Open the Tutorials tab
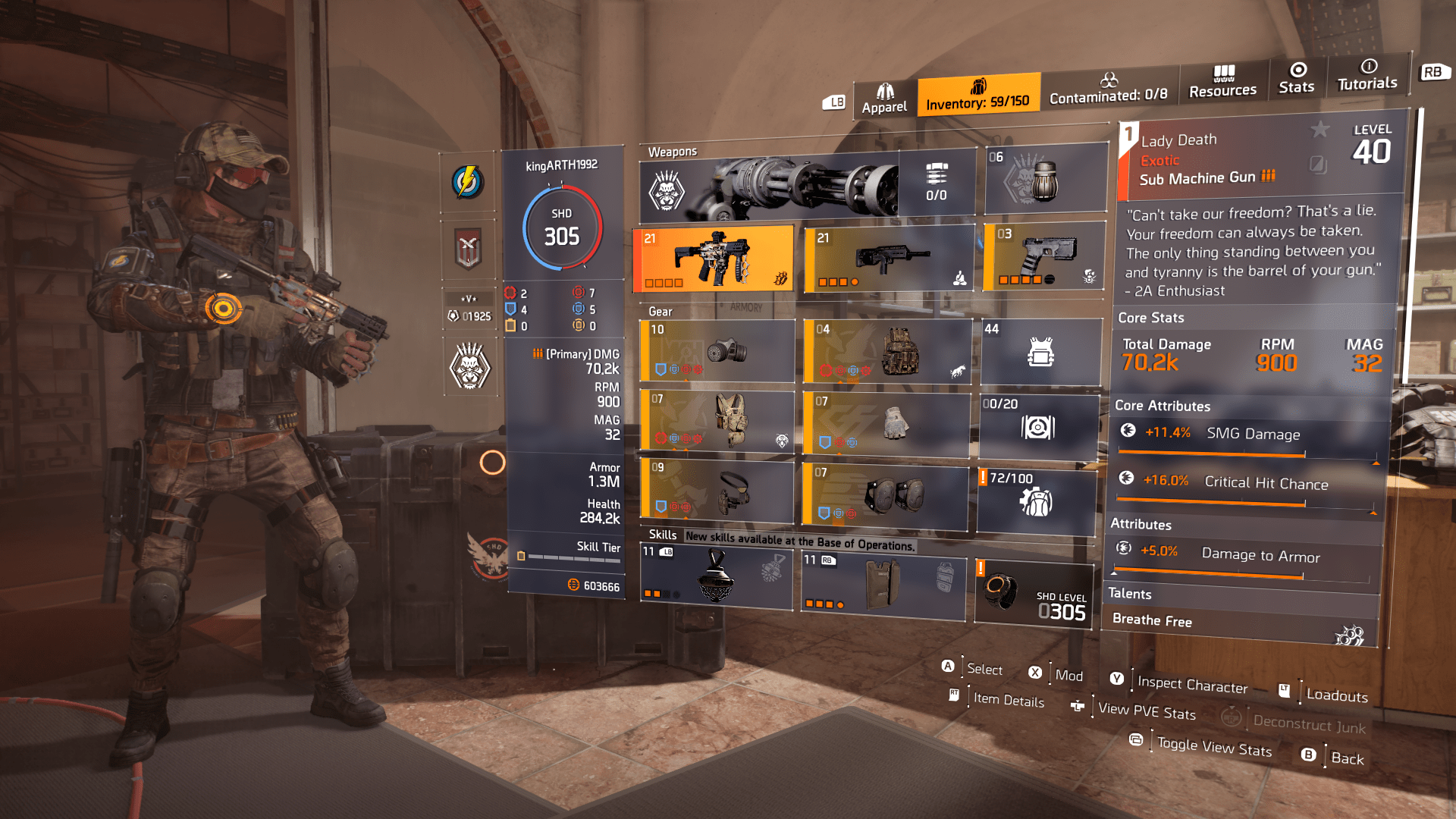This screenshot has width=1456, height=819. pos(1367,75)
